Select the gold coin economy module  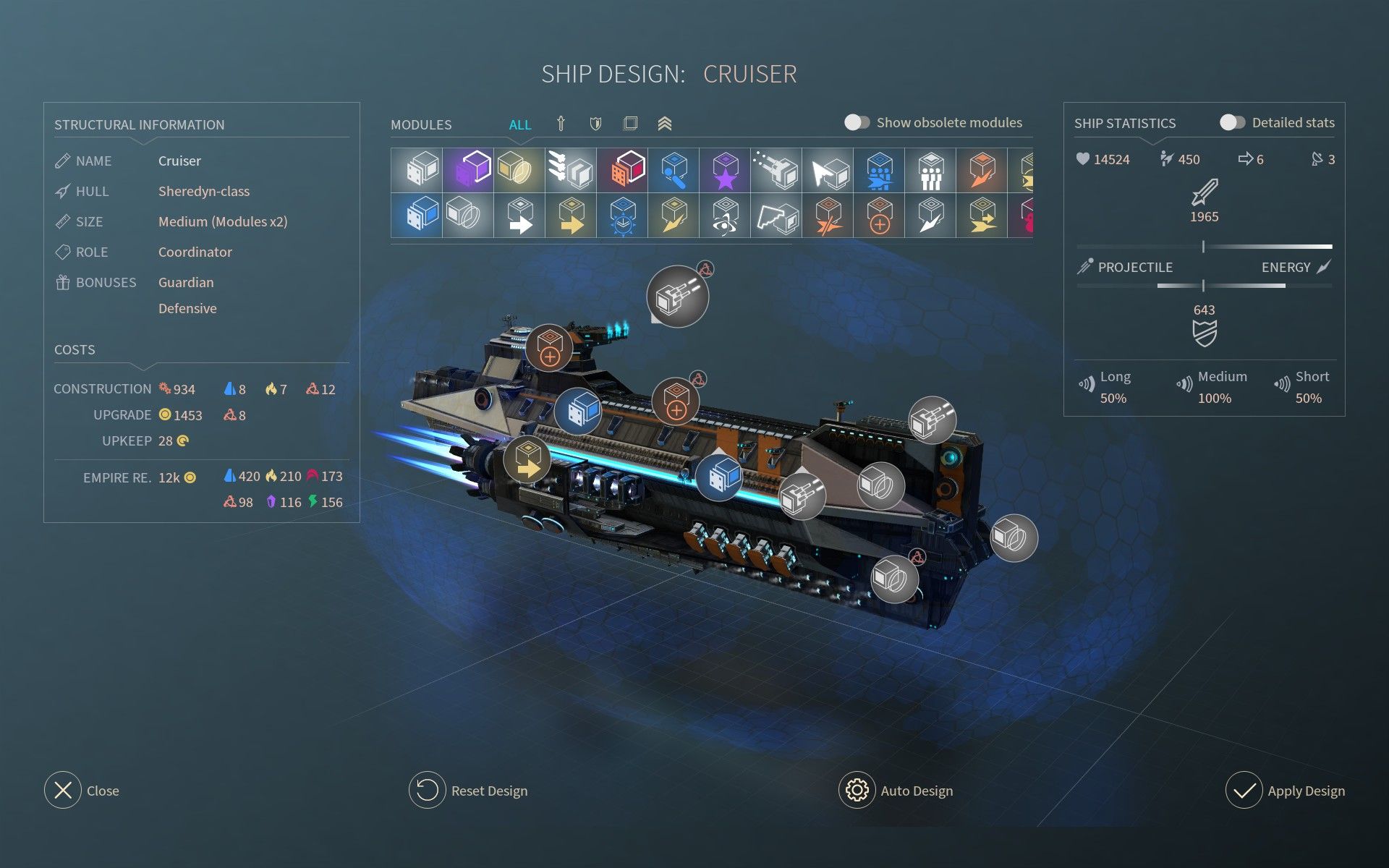pos(518,169)
